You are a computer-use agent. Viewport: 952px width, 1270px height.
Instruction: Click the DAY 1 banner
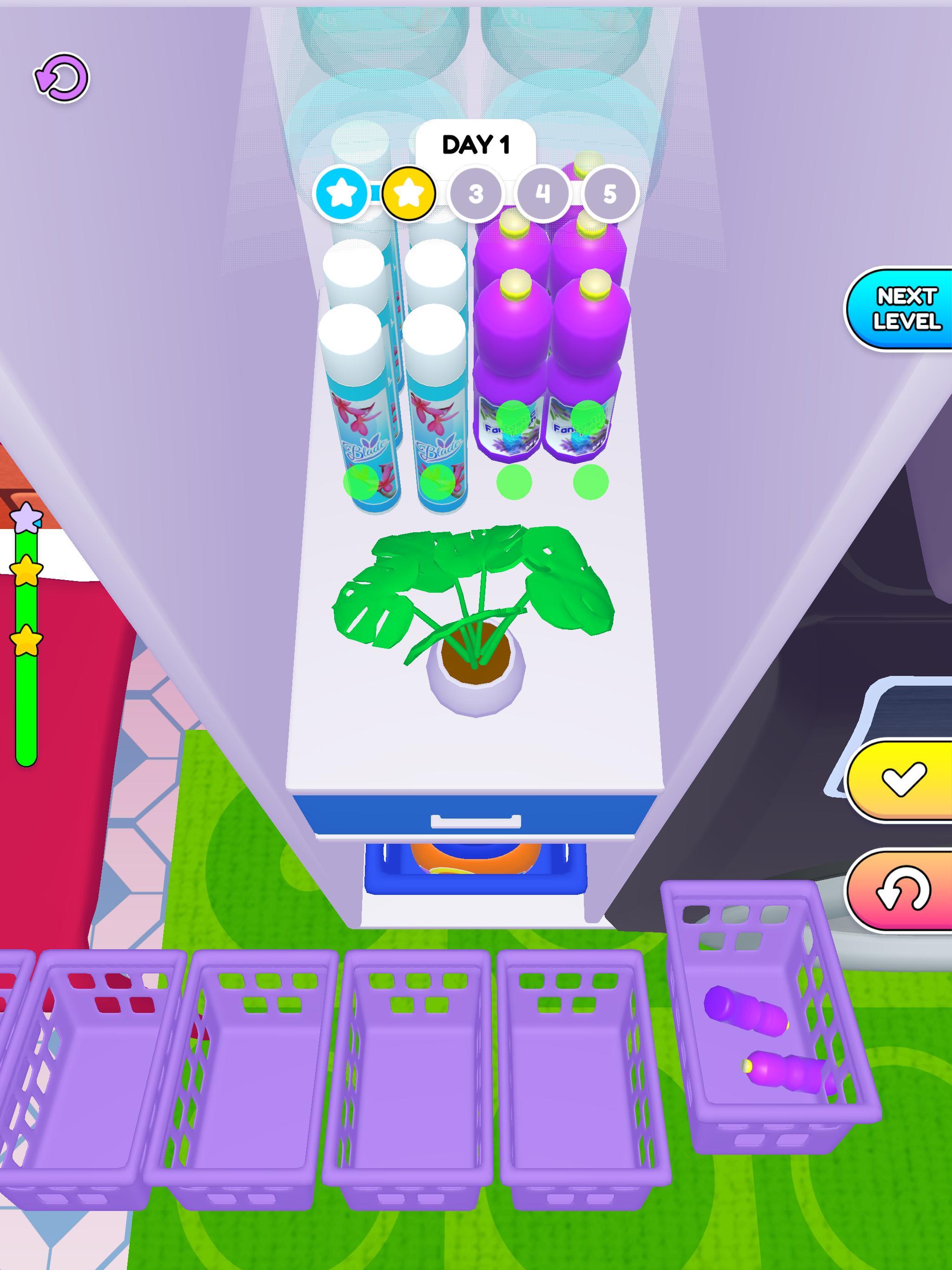(x=476, y=146)
